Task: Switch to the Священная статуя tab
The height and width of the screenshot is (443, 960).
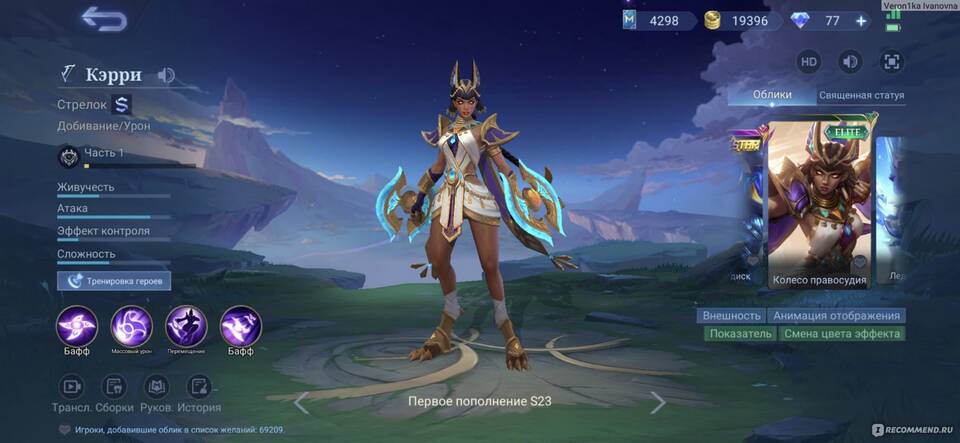Action: pyautogui.click(x=861, y=96)
